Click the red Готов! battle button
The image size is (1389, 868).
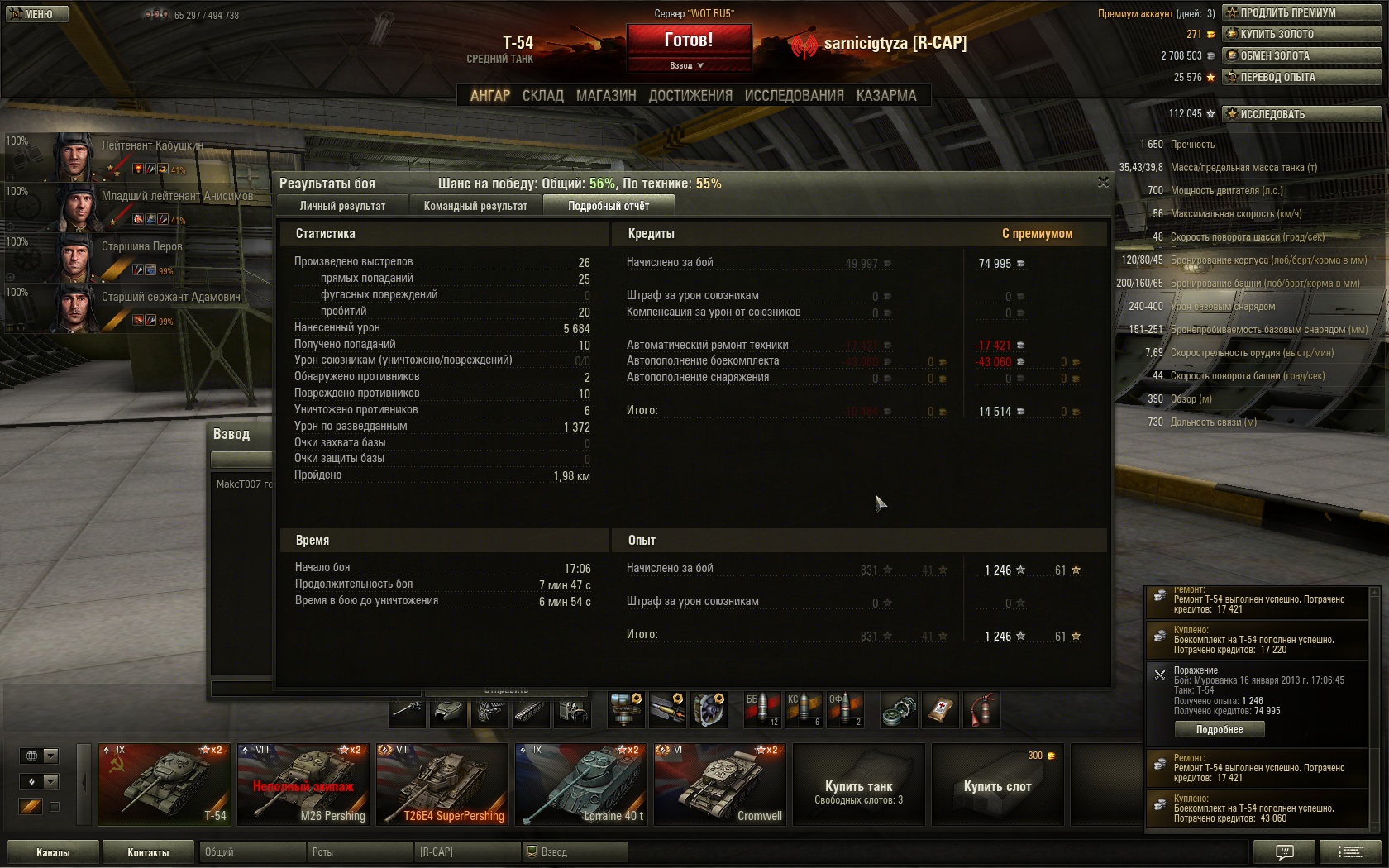[689, 40]
